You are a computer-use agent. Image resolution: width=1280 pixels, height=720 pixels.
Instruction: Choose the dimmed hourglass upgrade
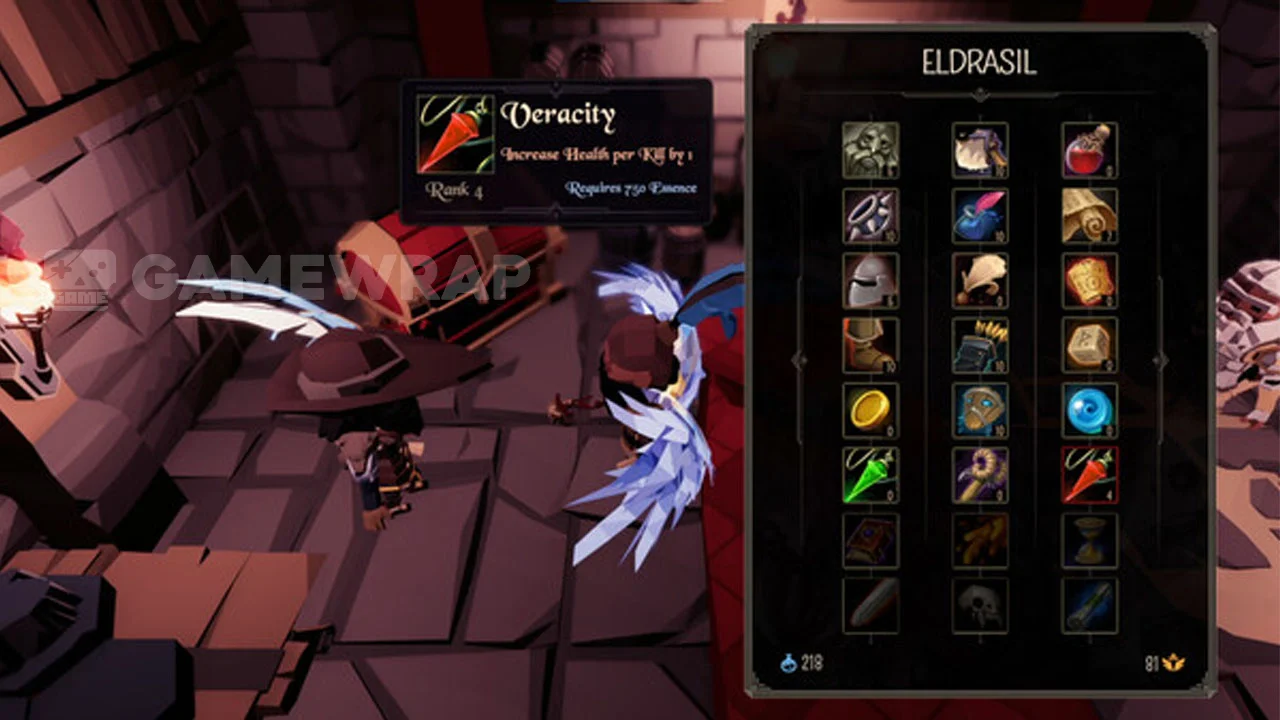click(1090, 540)
